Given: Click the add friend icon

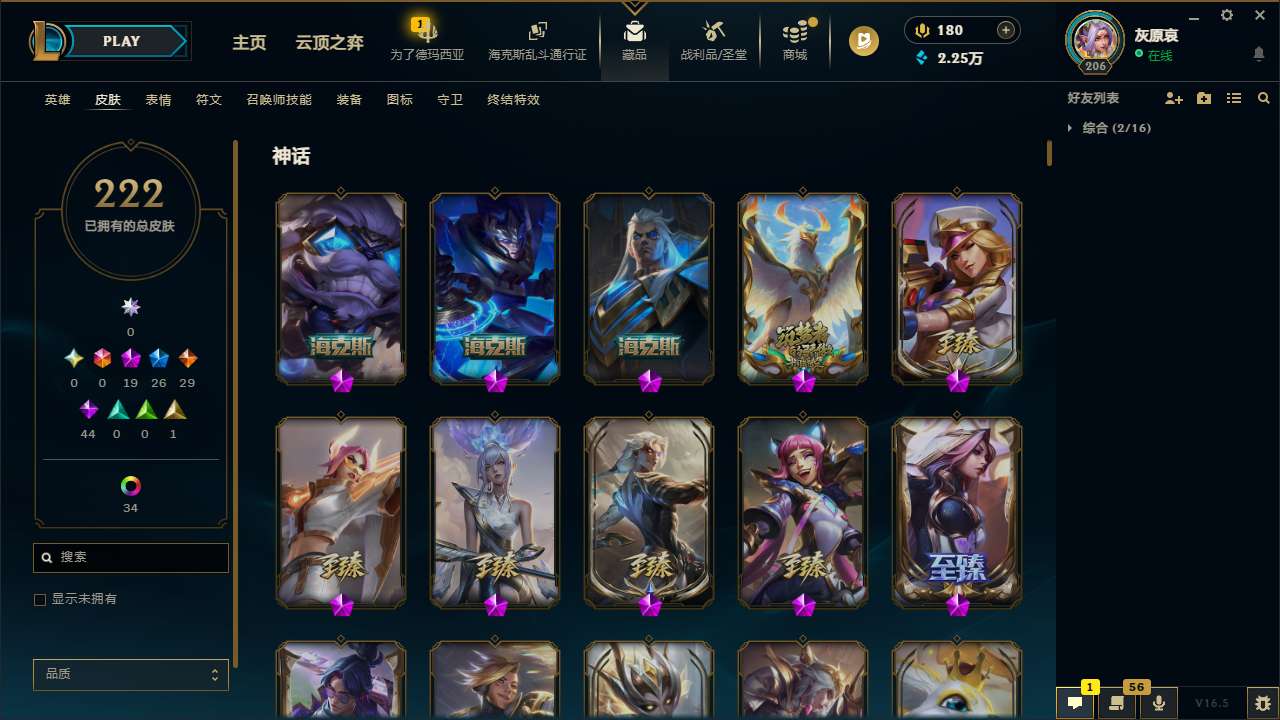Looking at the screenshot, I should tap(1174, 98).
